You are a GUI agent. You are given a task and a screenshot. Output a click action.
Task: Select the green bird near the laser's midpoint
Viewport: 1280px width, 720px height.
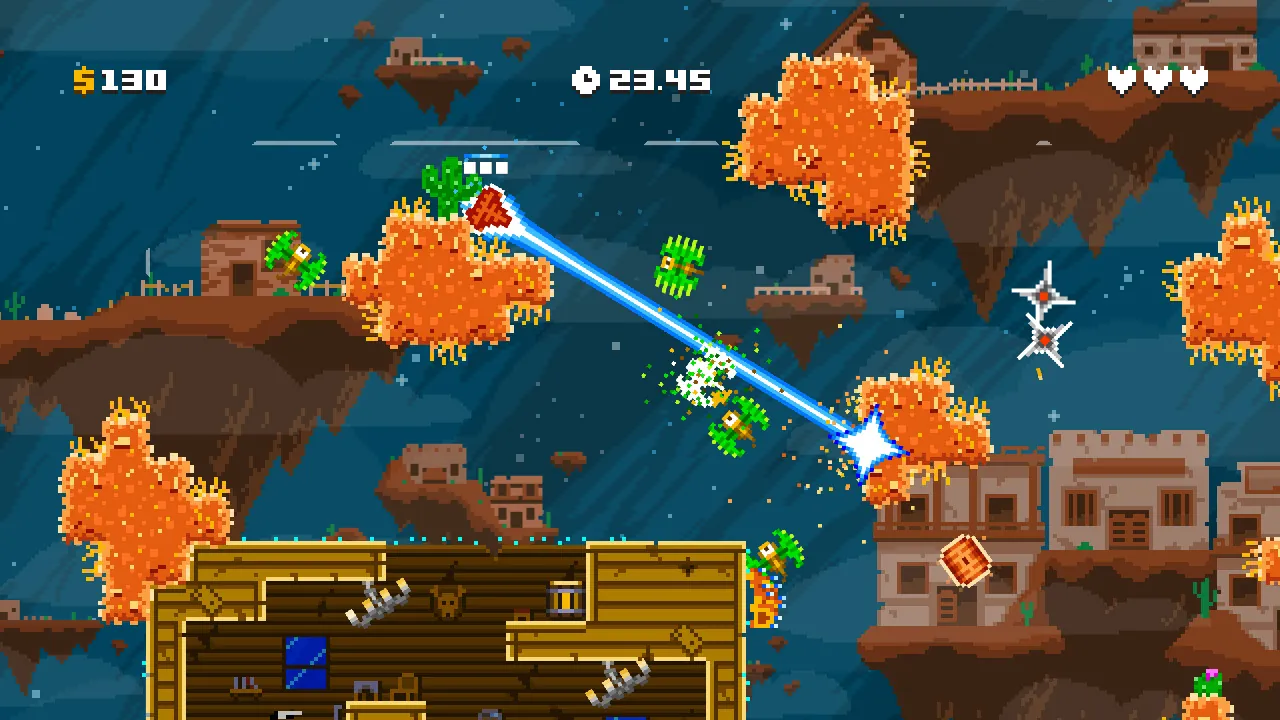point(678,267)
